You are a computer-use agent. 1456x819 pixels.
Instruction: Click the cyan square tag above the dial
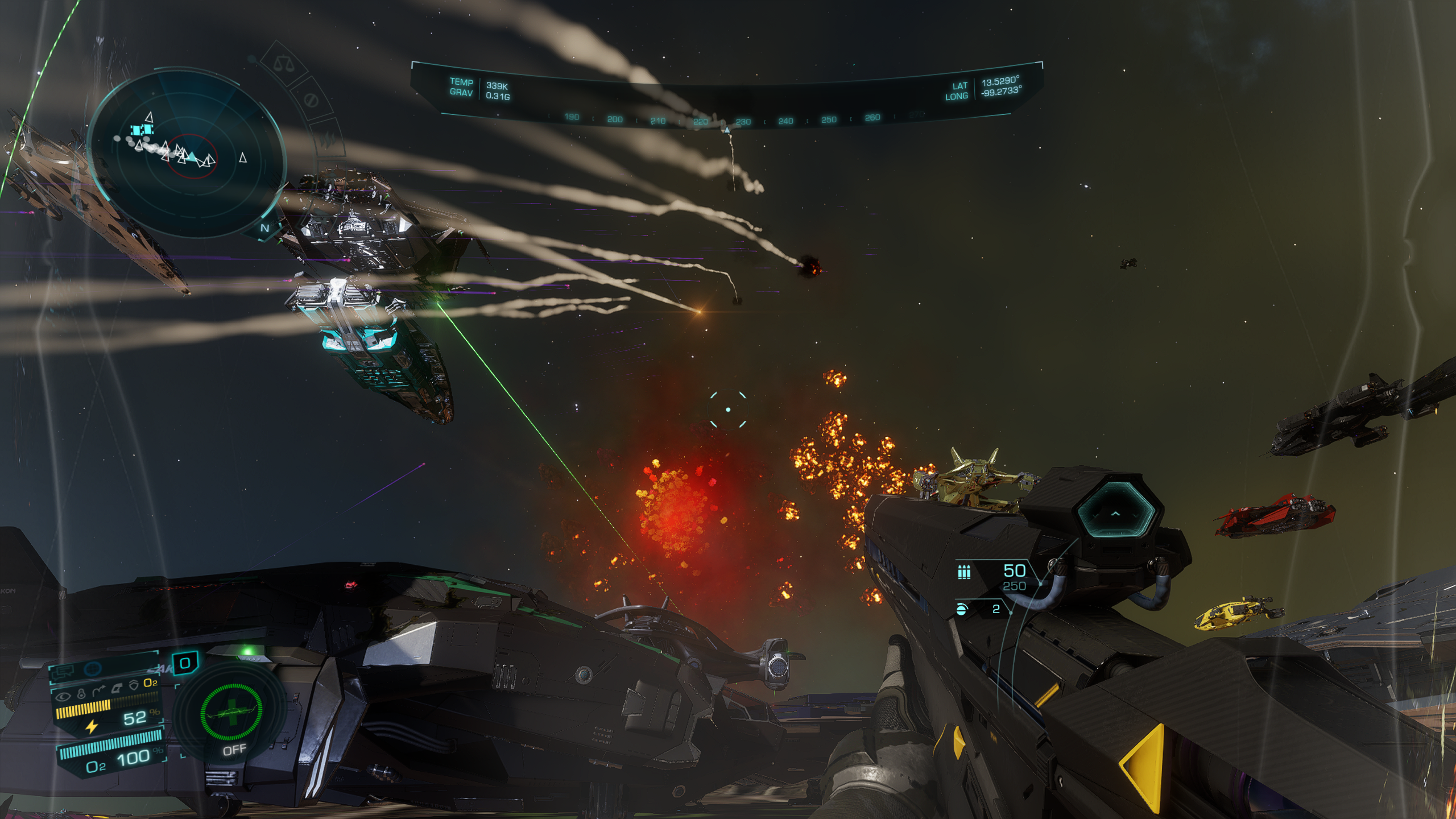tap(185, 663)
